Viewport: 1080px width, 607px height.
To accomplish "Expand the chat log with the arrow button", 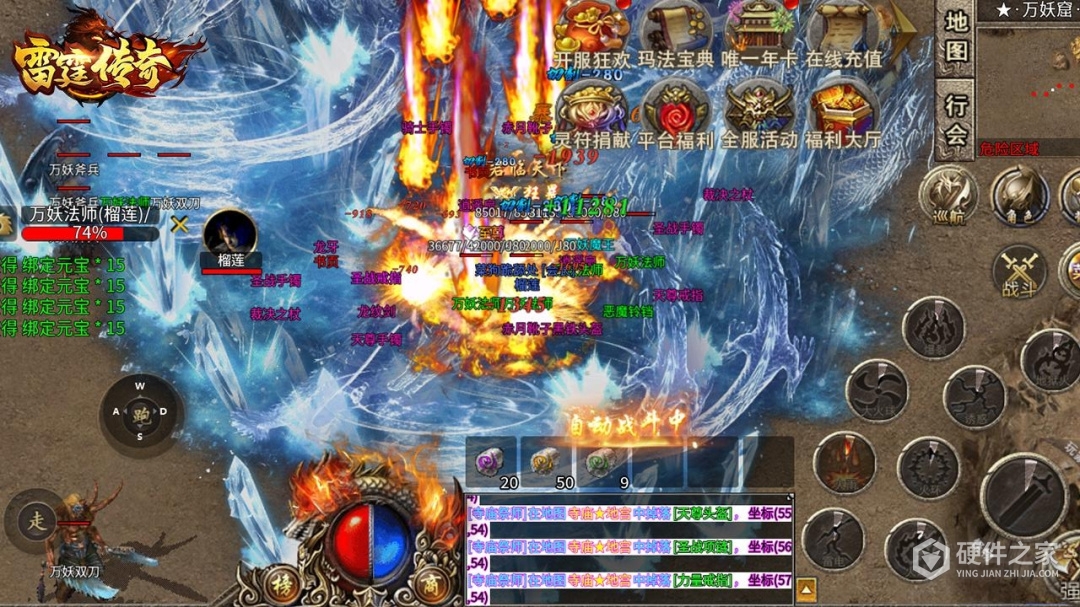I will coord(806,588).
